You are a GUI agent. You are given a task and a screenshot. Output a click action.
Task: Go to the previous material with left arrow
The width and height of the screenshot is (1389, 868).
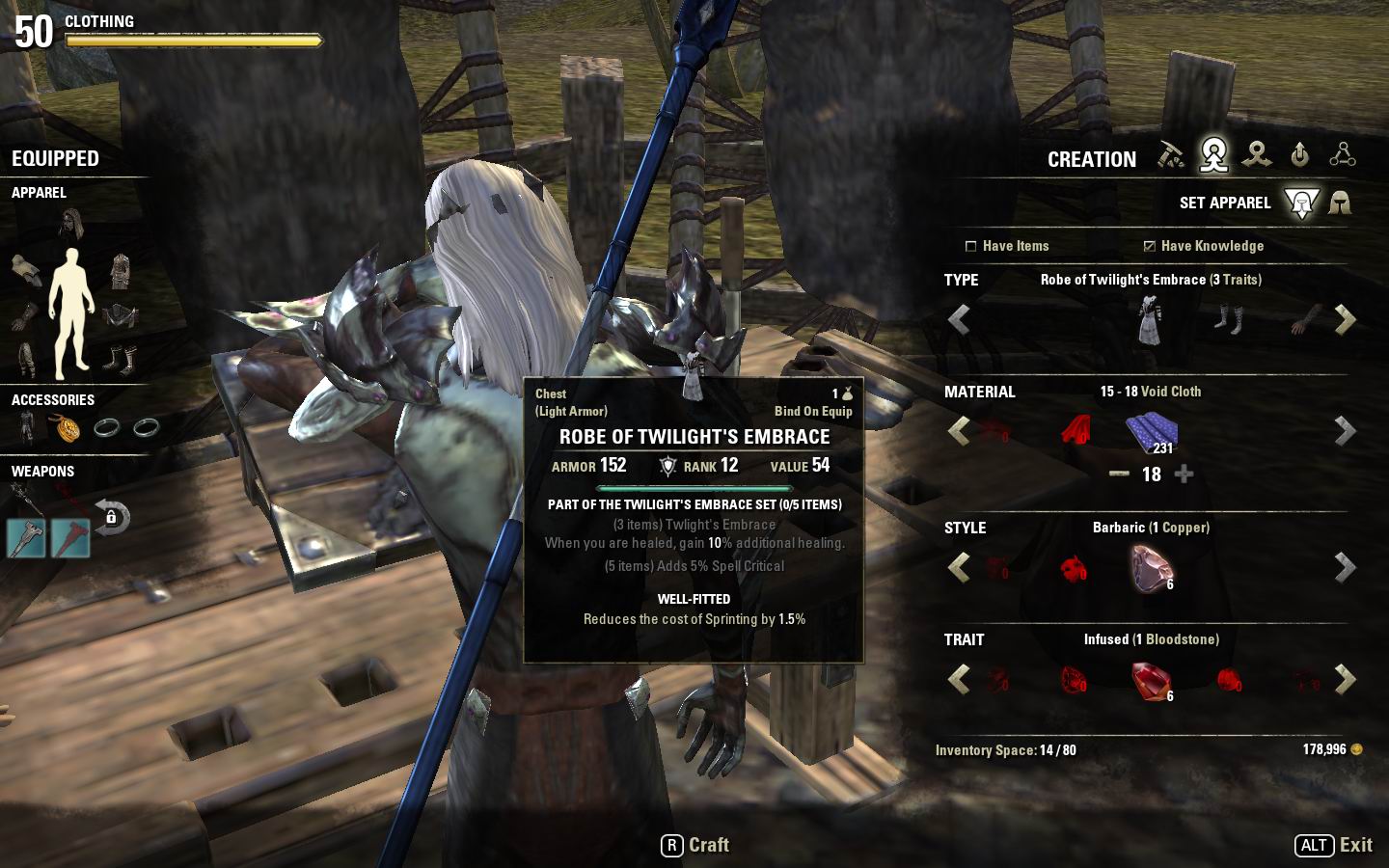tap(959, 431)
